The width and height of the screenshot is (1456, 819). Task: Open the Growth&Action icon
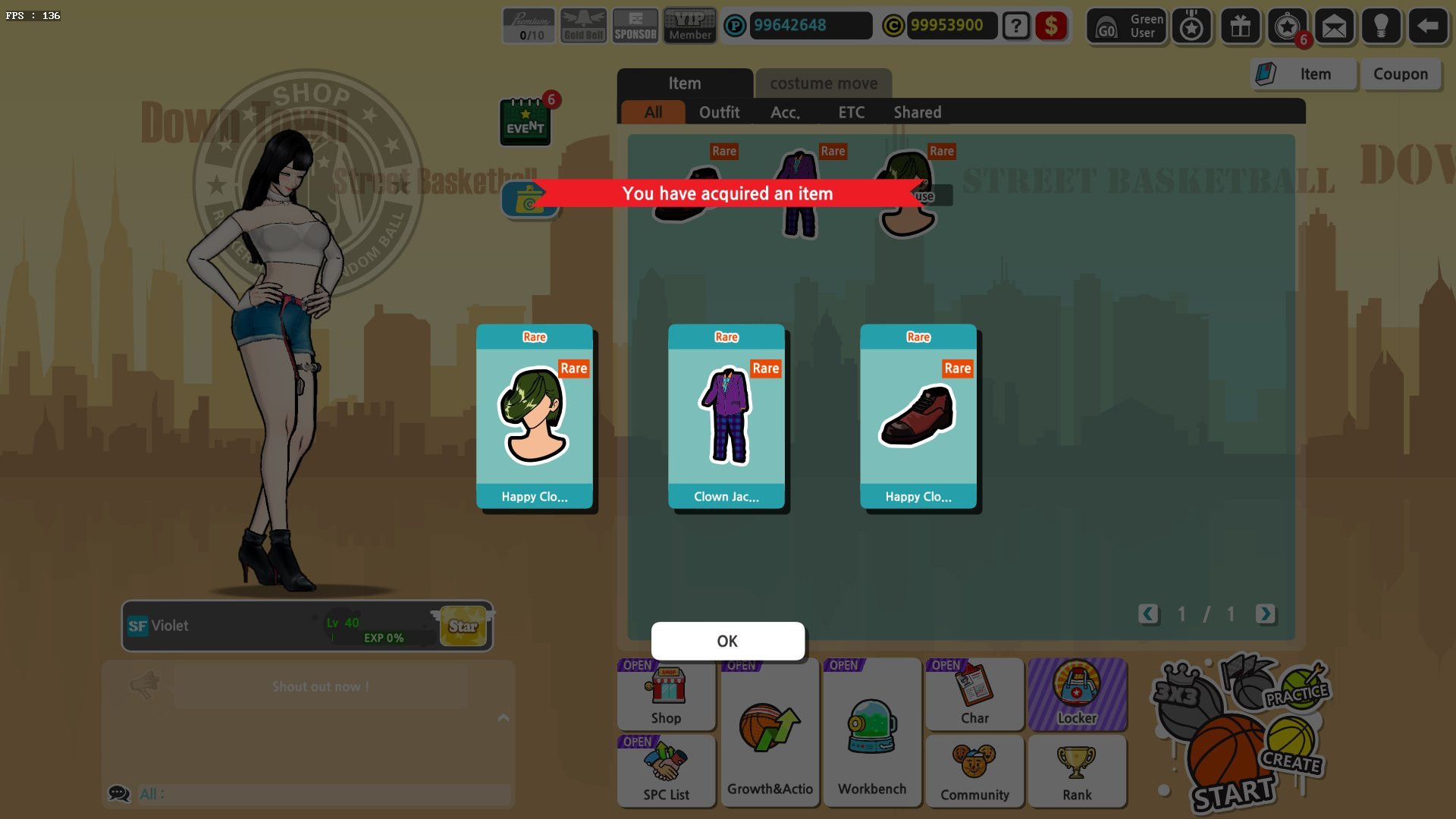pyautogui.click(x=769, y=732)
